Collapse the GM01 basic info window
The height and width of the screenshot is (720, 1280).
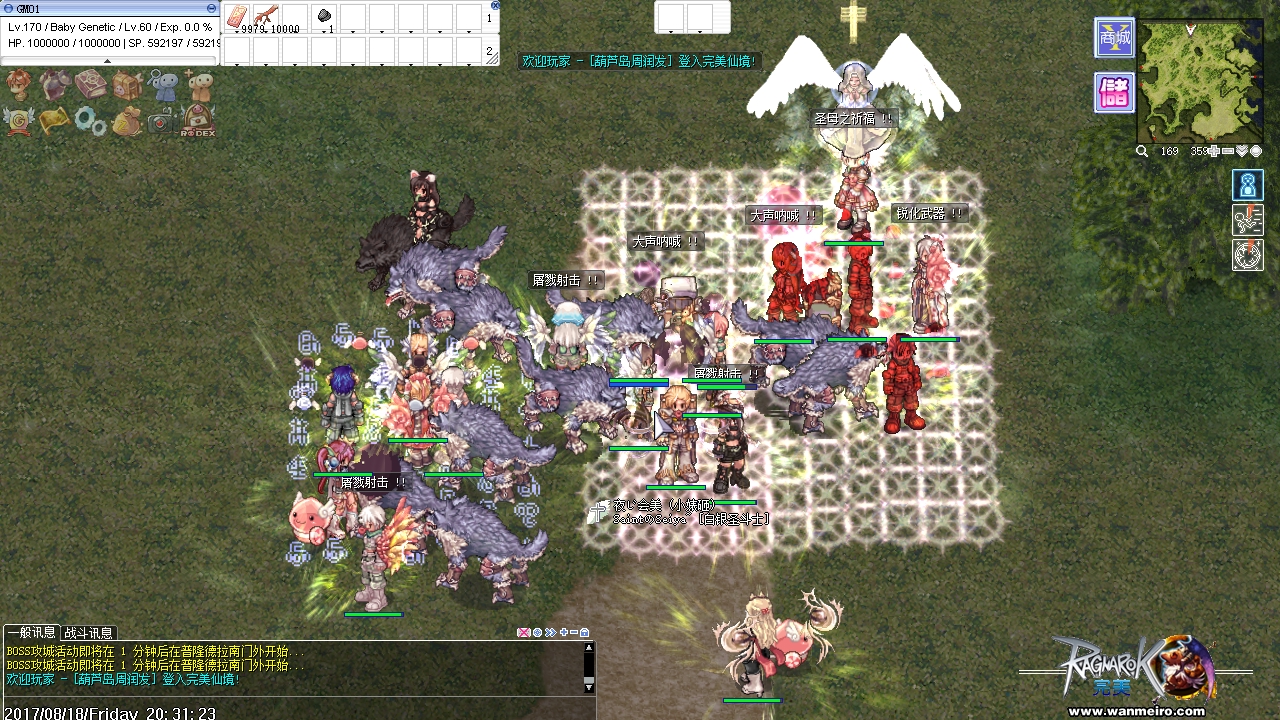point(211,8)
